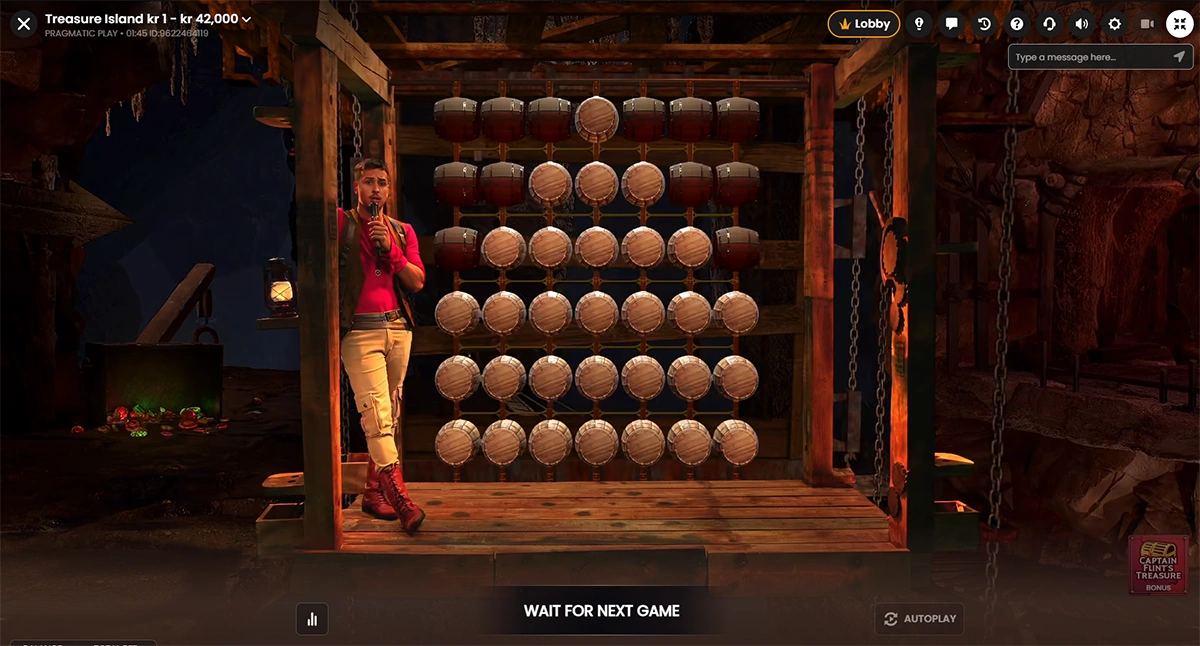1200x646 pixels.
Task: Contact support via the headset icon
Action: click(x=1049, y=24)
